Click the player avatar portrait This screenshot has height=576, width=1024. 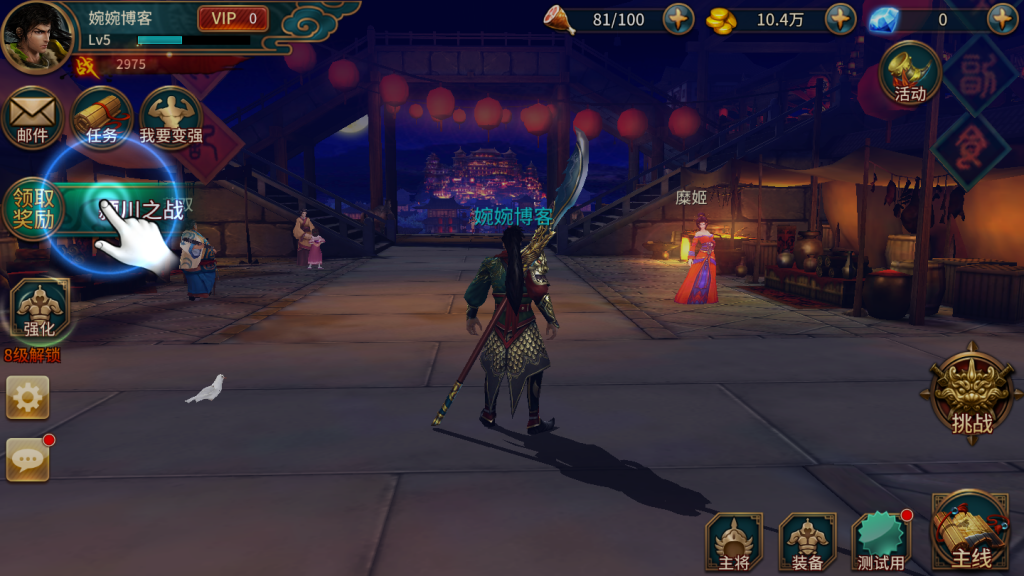coord(37,37)
